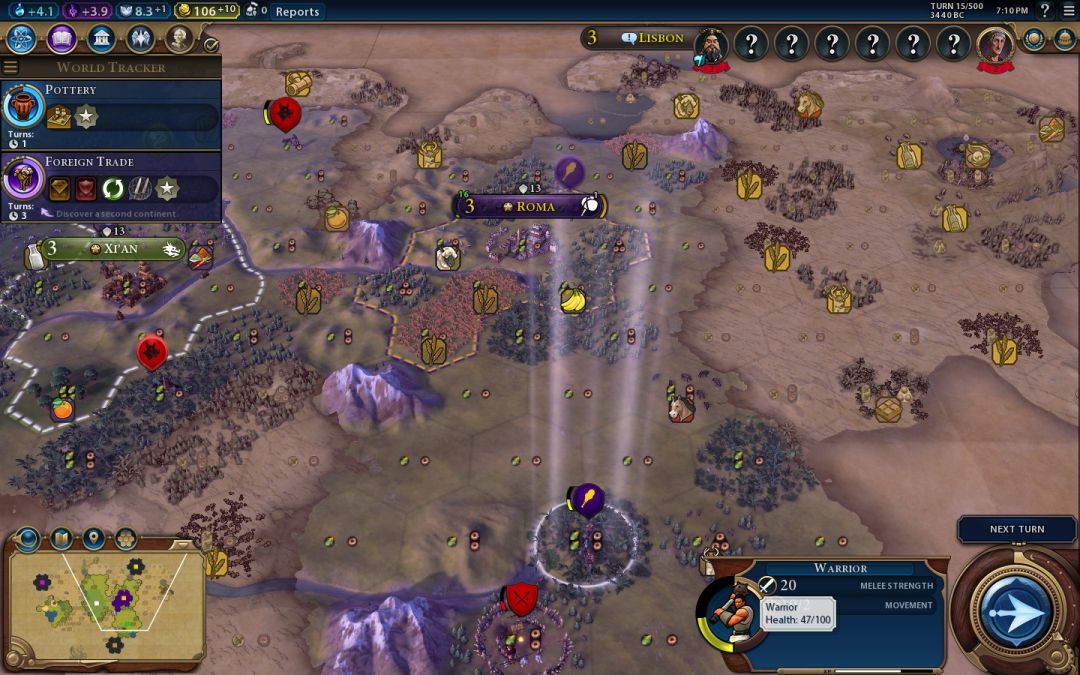Open the Civilopedia help button

click(1045, 11)
